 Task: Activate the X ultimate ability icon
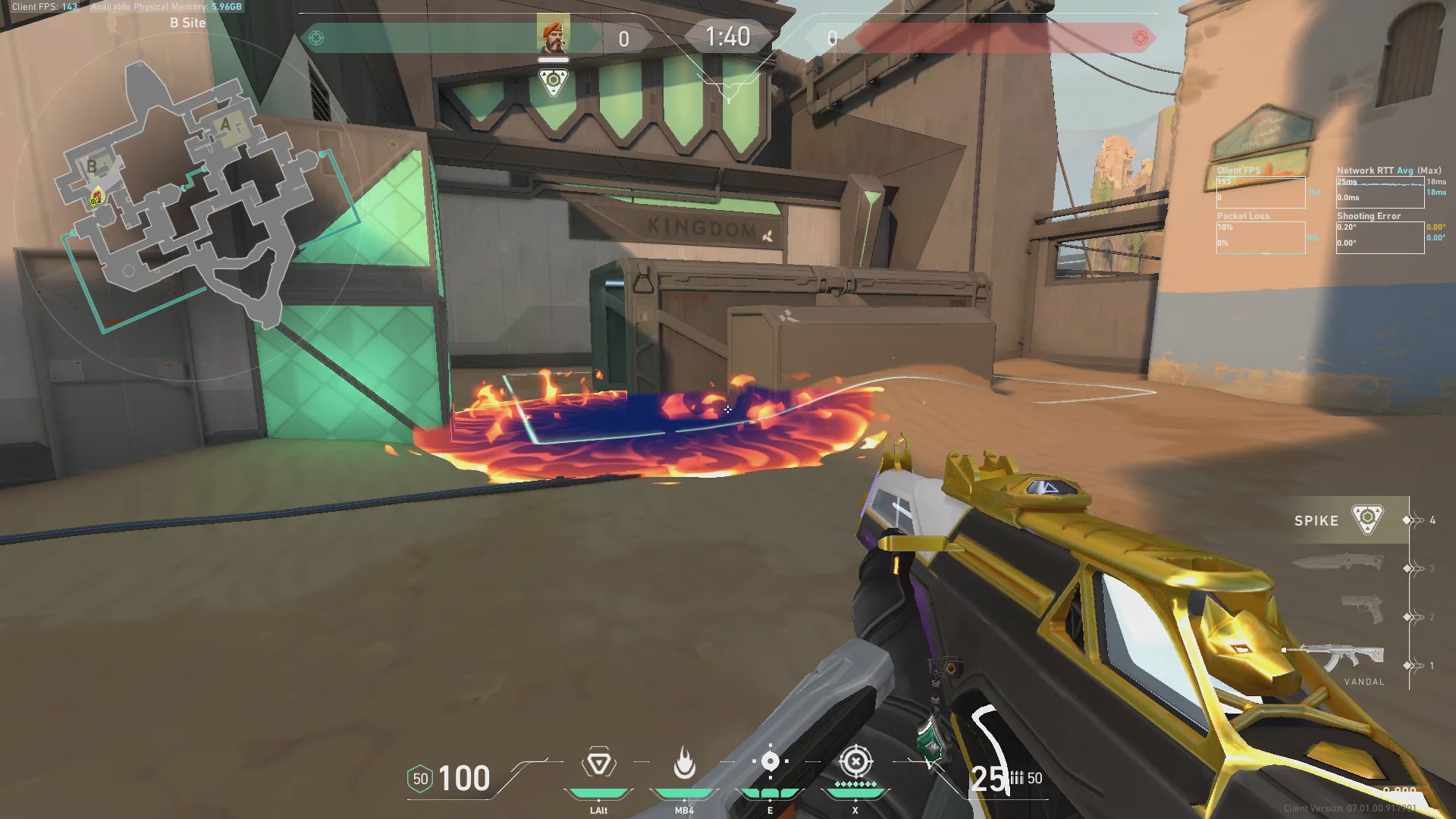pyautogui.click(x=855, y=761)
